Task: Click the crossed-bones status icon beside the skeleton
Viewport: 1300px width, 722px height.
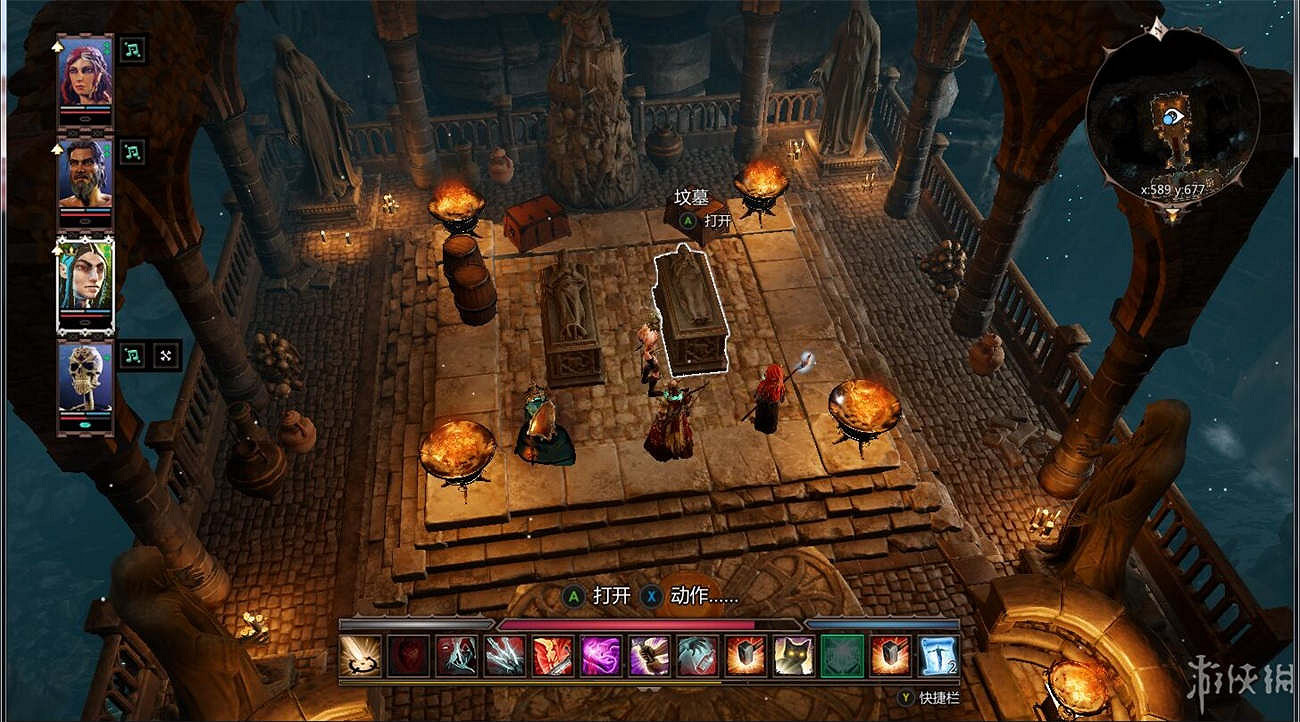Action: coord(166,355)
